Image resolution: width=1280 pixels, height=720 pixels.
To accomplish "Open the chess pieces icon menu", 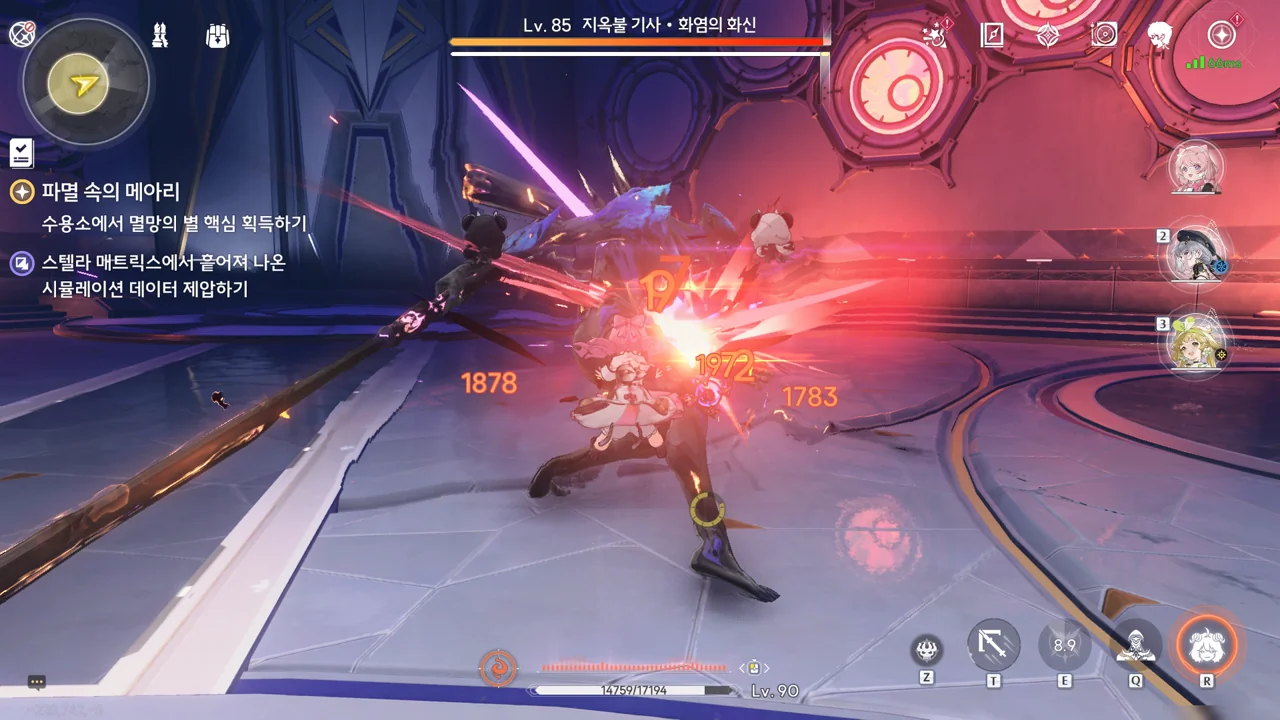I will click(x=159, y=36).
